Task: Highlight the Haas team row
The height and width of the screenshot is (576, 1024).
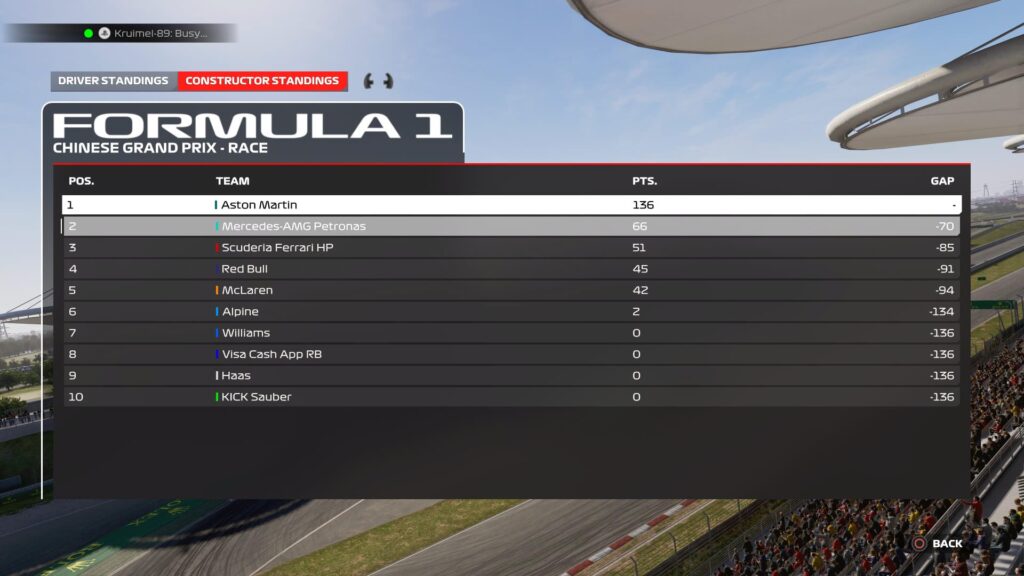Action: [511, 376]
